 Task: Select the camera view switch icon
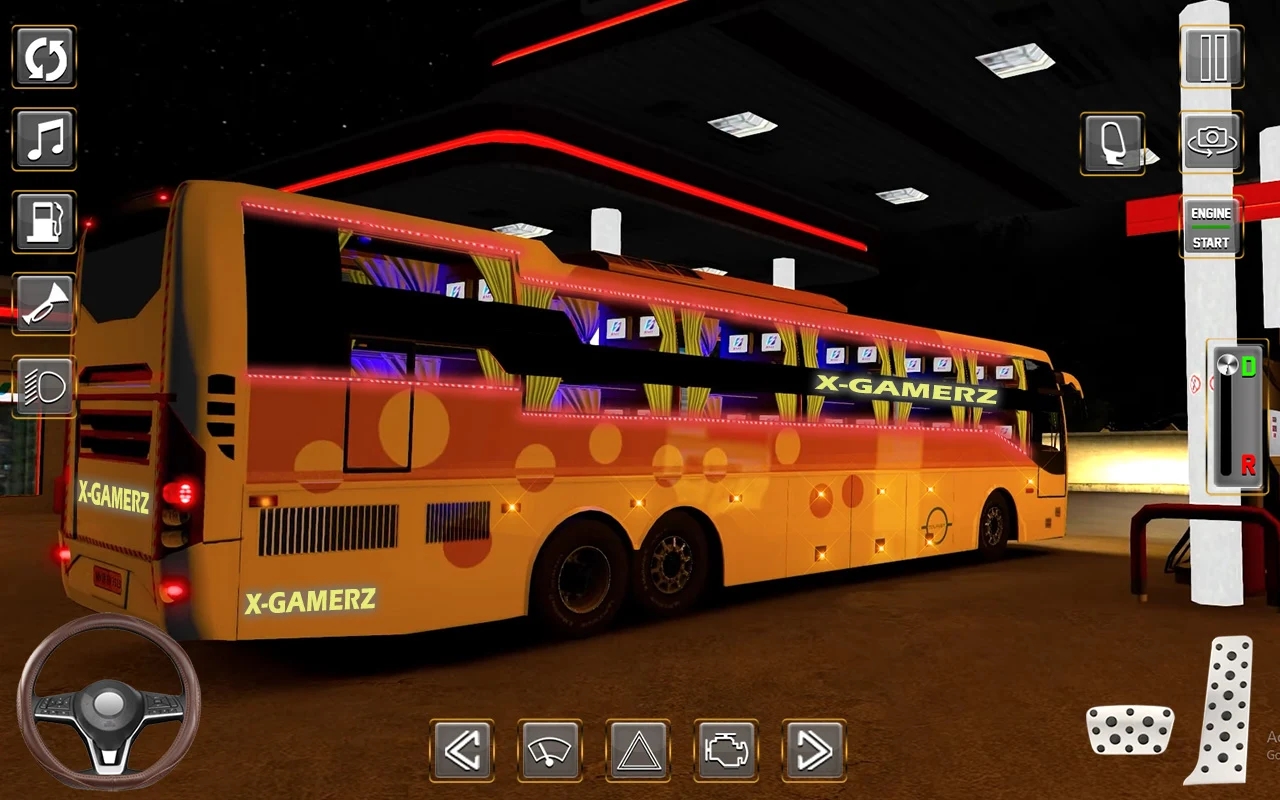(x=1211, y=143)
